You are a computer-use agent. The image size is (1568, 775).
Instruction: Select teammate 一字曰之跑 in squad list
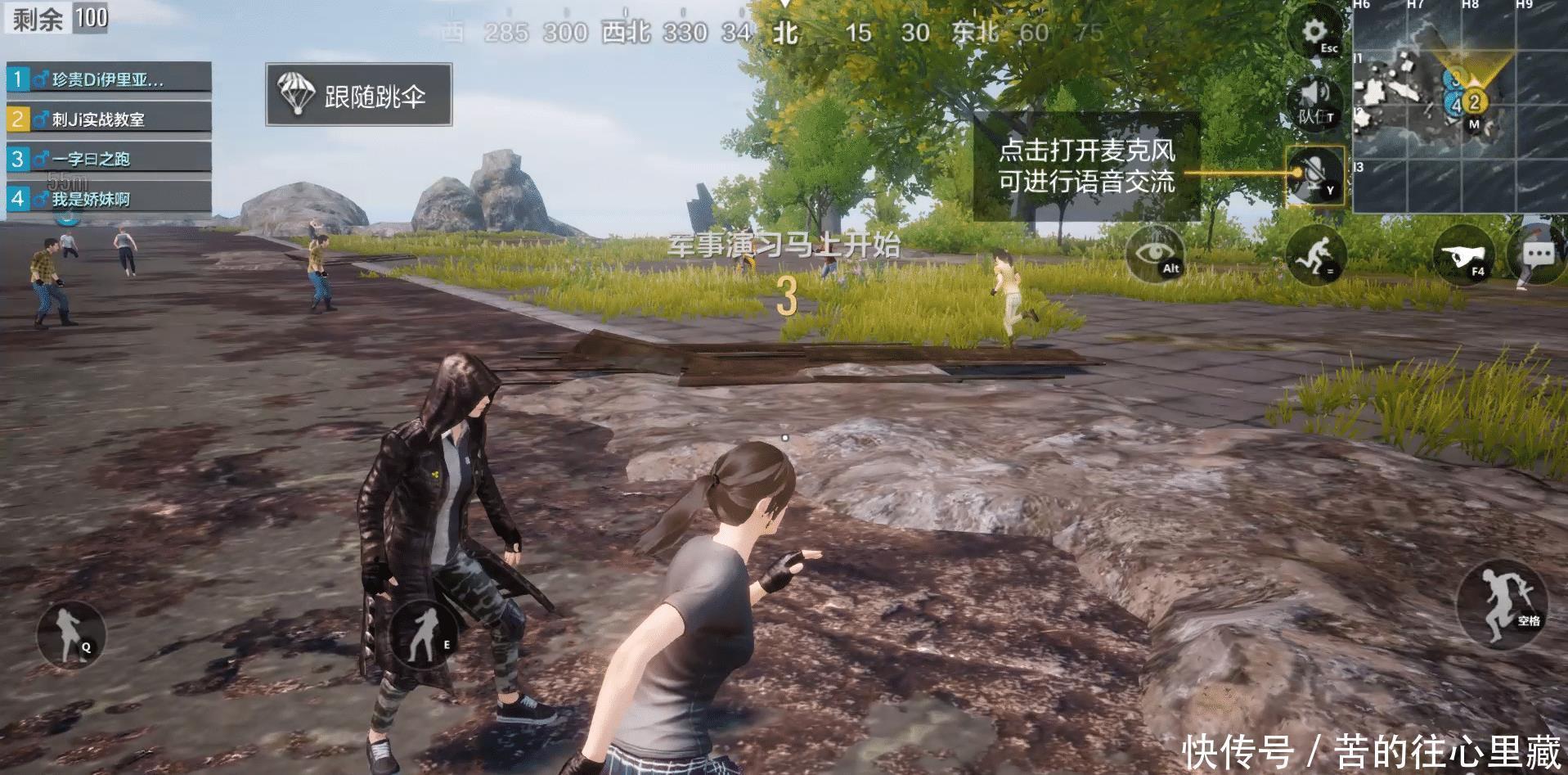109,158
